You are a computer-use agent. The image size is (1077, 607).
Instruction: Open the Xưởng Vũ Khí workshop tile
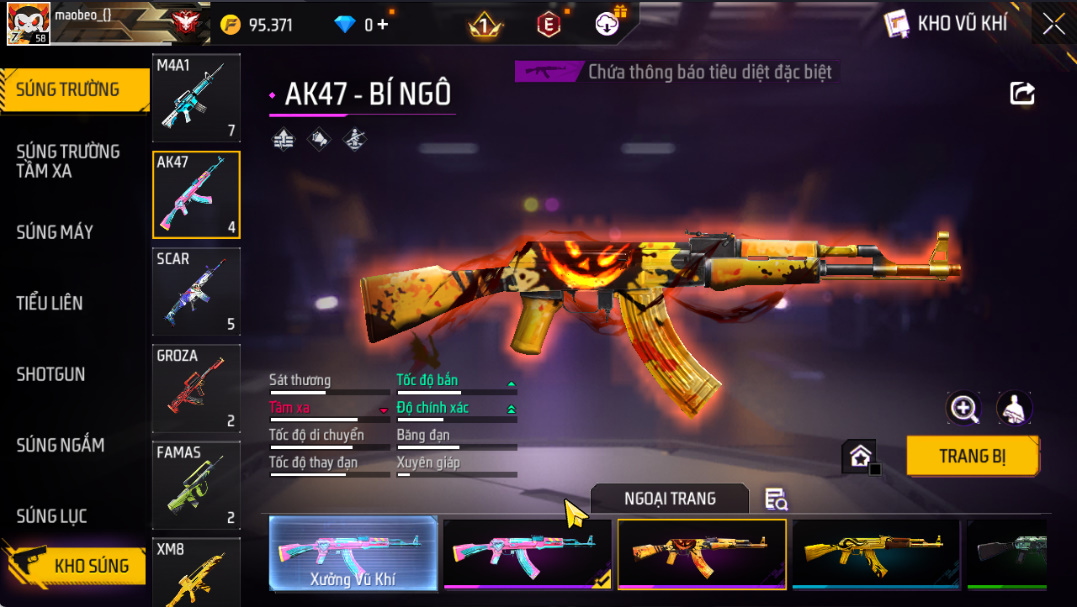pyautogui.click(x=353, y=553)
